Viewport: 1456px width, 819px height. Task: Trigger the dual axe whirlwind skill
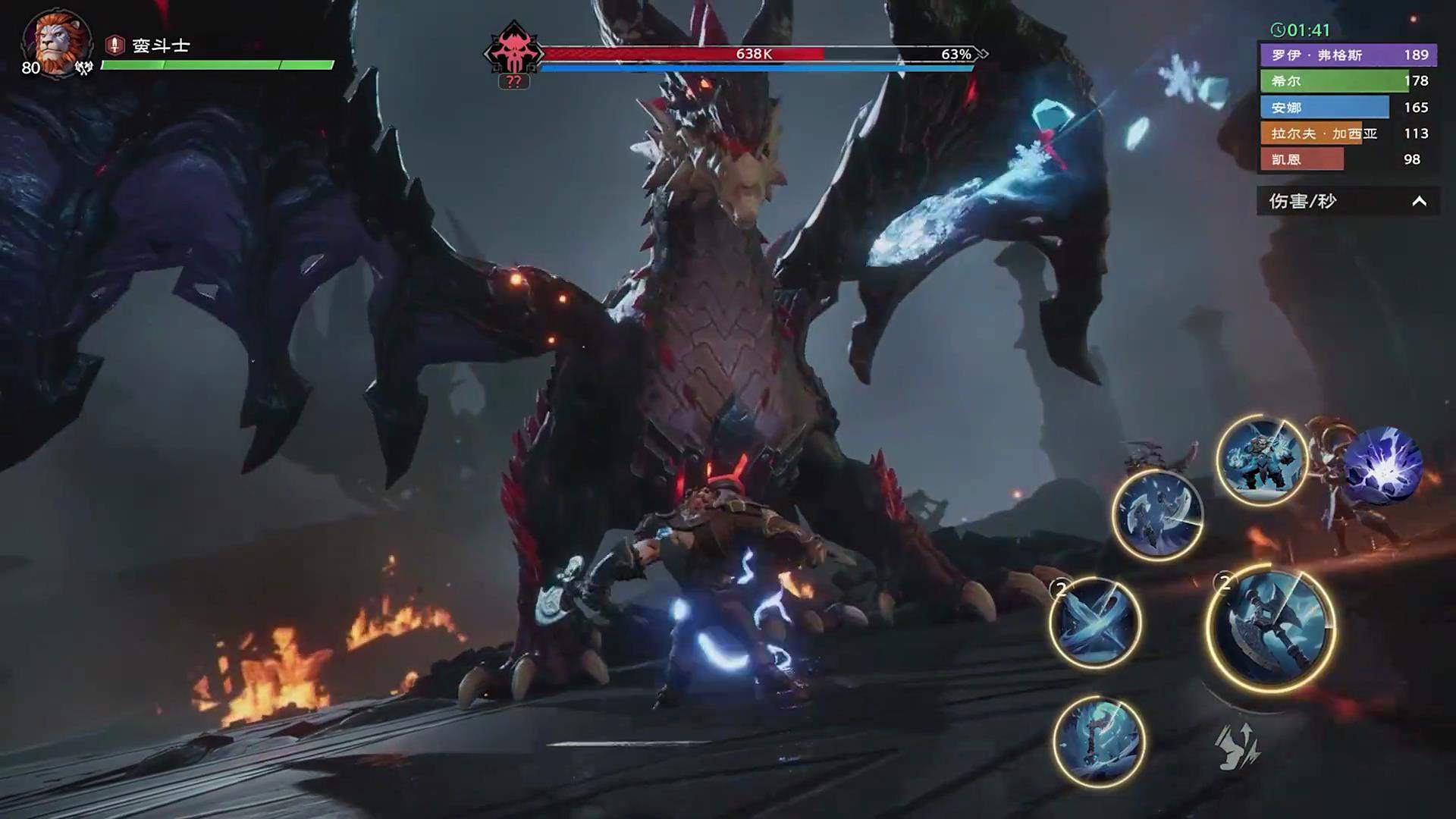coord(1157,516)
